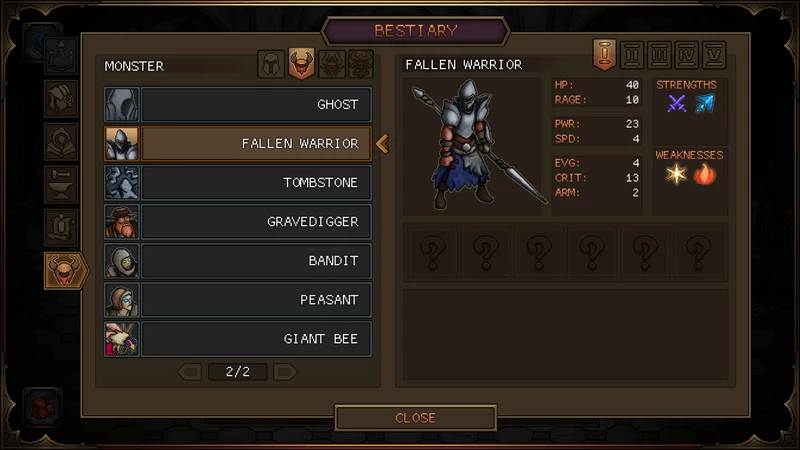Show the tier IV monster stats
Image resolution: width=800 pixels, height=450 pixels.
click(687, 53)
